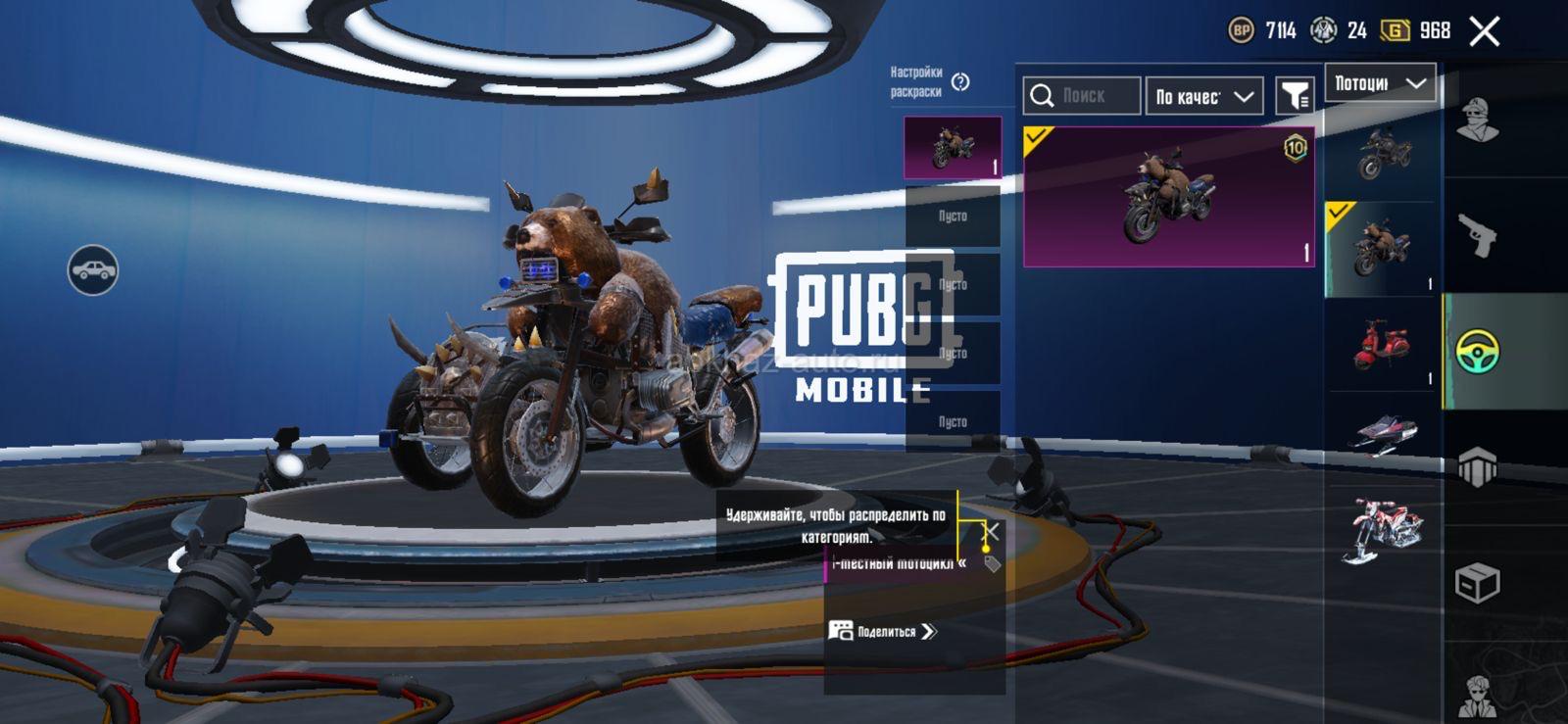Switch to the pistol weapons tab
Screen dimensions: 1568x724
point(1477,235)
